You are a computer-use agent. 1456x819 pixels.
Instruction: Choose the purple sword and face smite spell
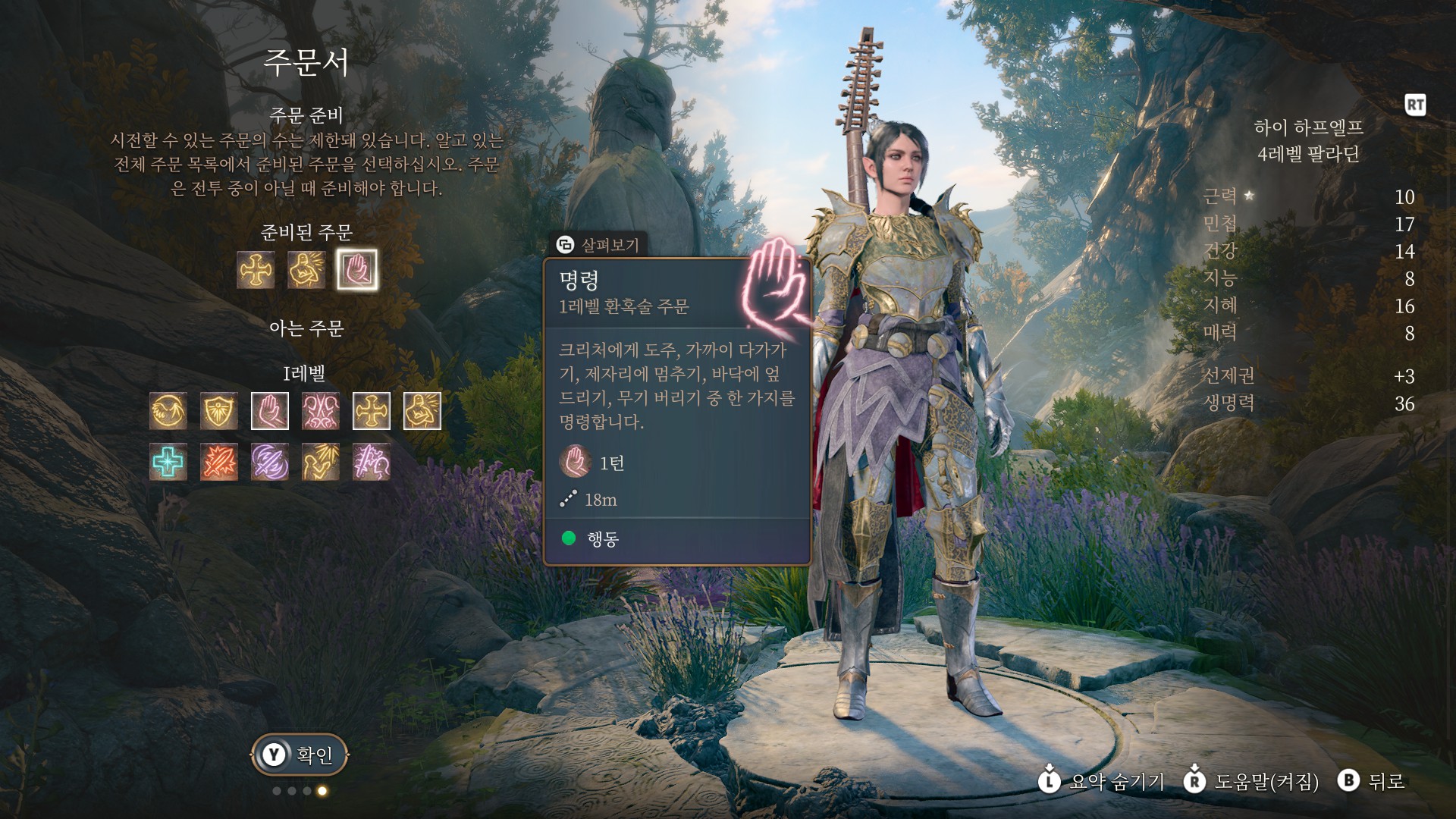[x=372, y=462]
